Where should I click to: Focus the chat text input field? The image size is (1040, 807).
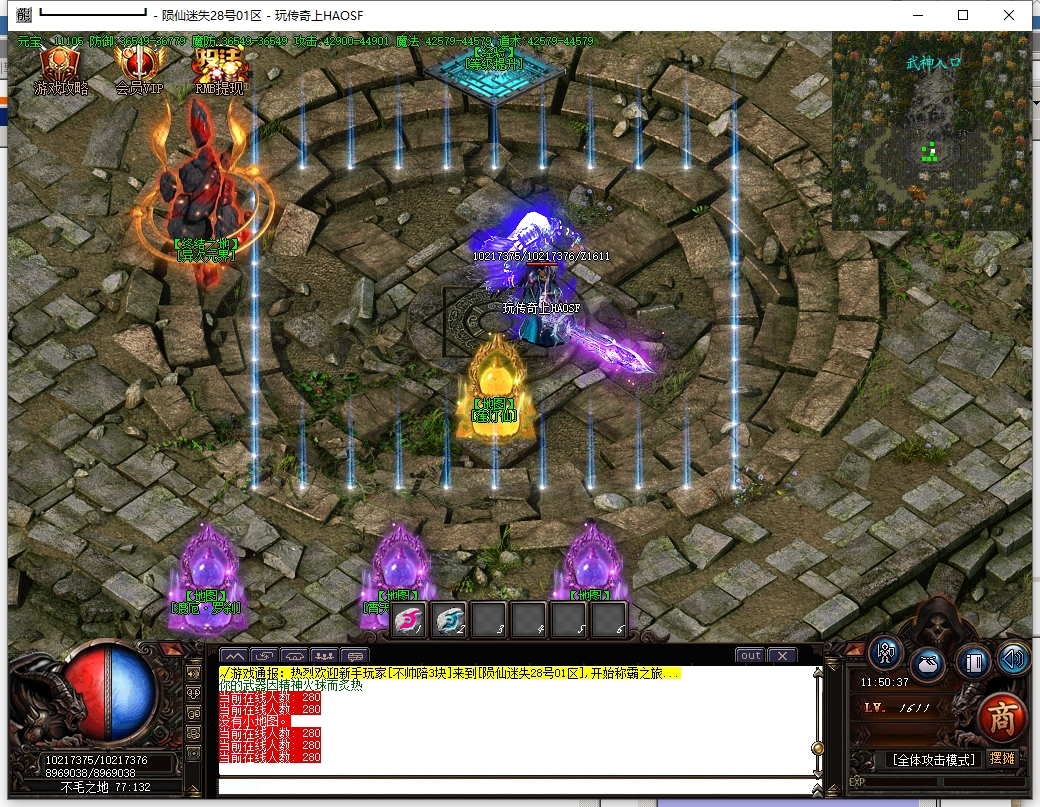coord(515,786)
